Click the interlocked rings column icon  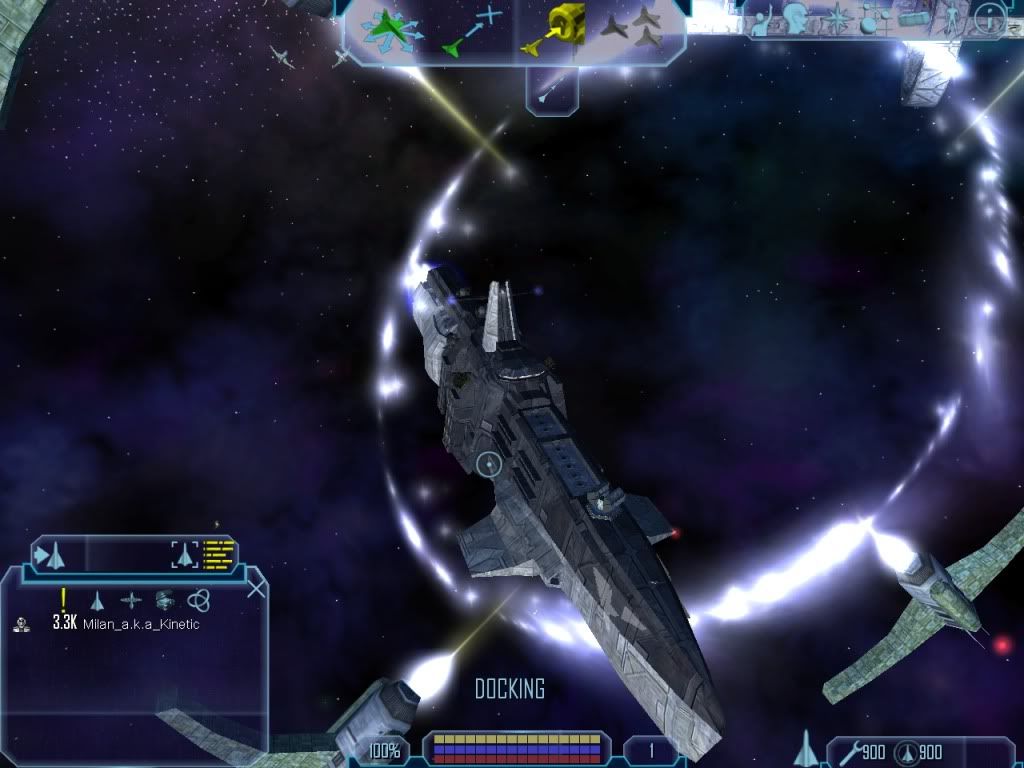tap(197, 600)
